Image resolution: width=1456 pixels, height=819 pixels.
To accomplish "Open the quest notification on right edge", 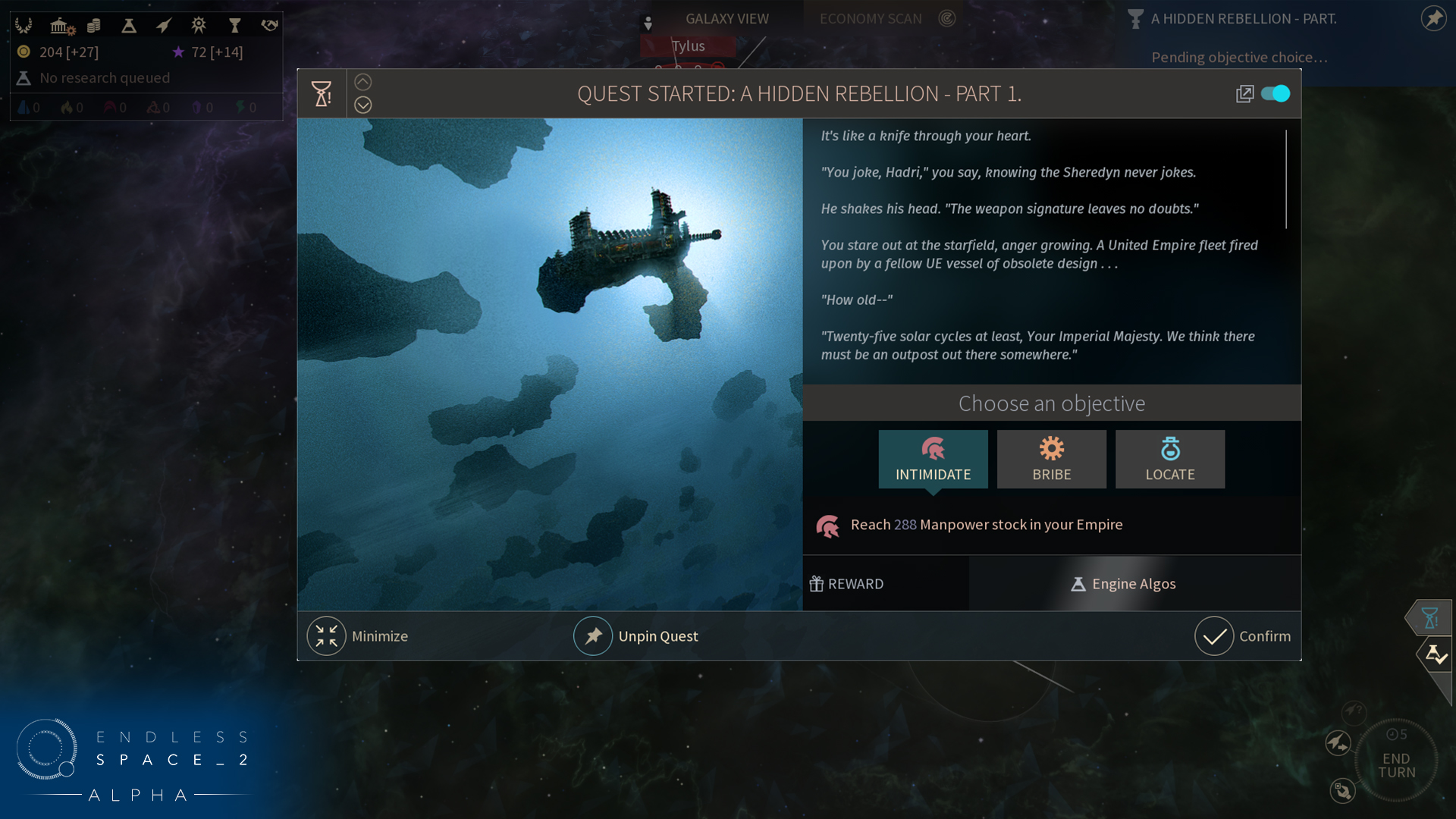I will pos(1430,618).
